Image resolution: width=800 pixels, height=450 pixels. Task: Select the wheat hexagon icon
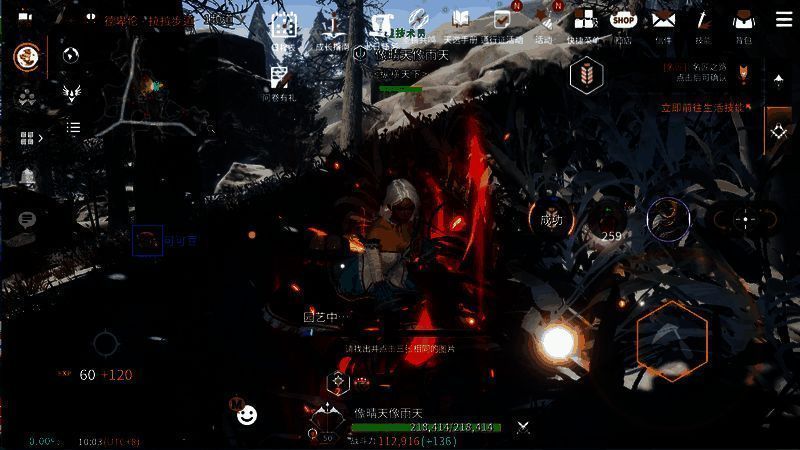click(x=586, y=76)
